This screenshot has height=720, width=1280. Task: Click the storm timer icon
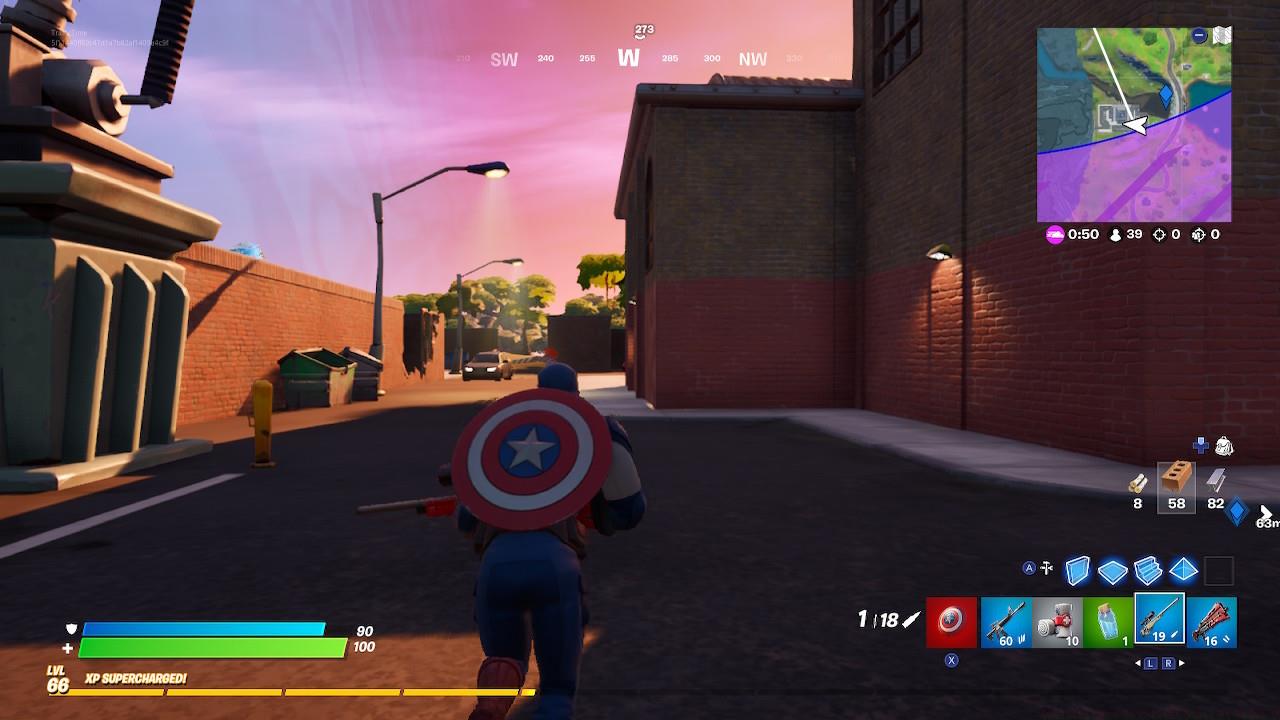[x=1054, y=234]
